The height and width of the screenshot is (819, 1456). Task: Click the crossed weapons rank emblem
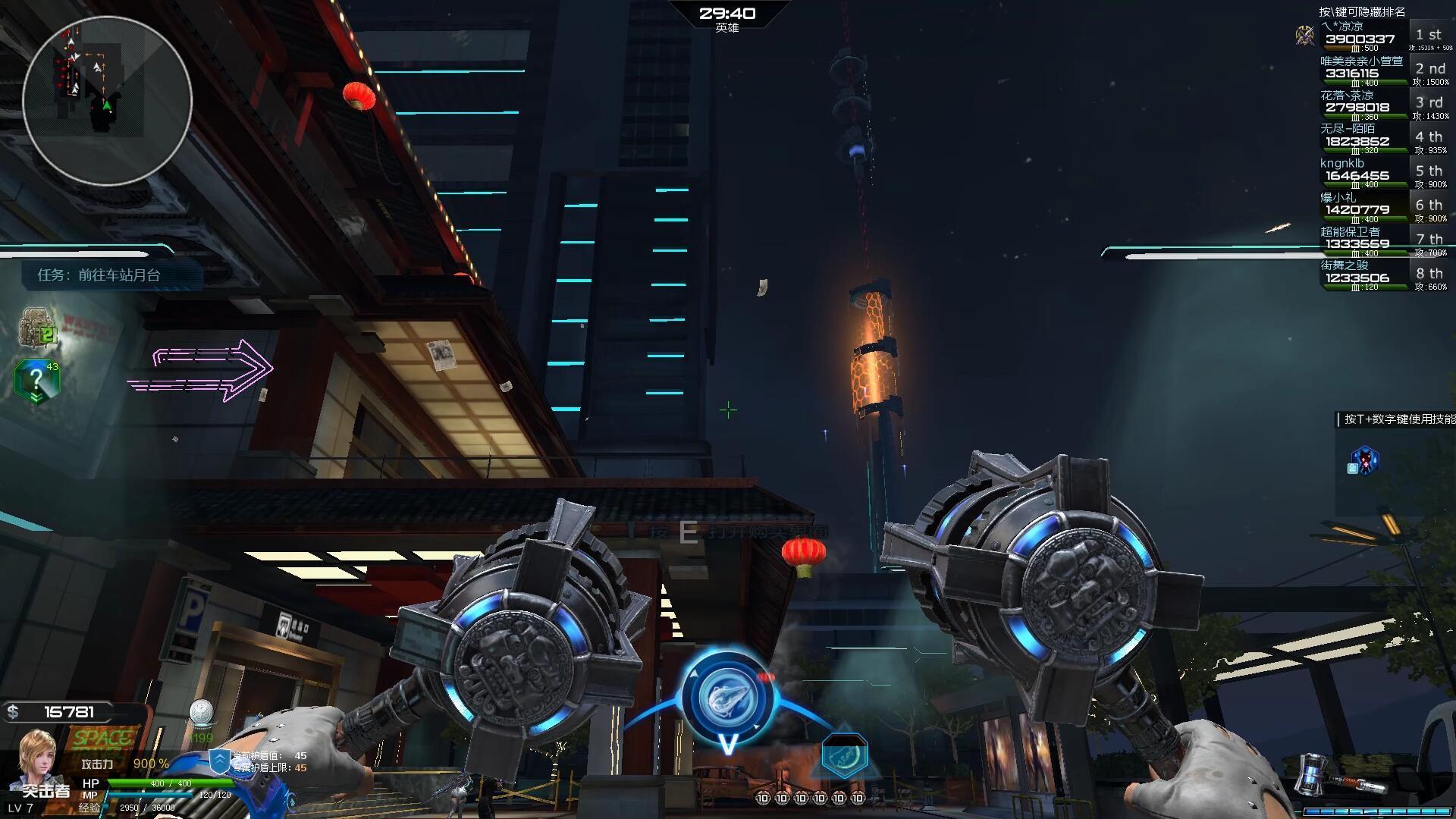point(1305,35)
